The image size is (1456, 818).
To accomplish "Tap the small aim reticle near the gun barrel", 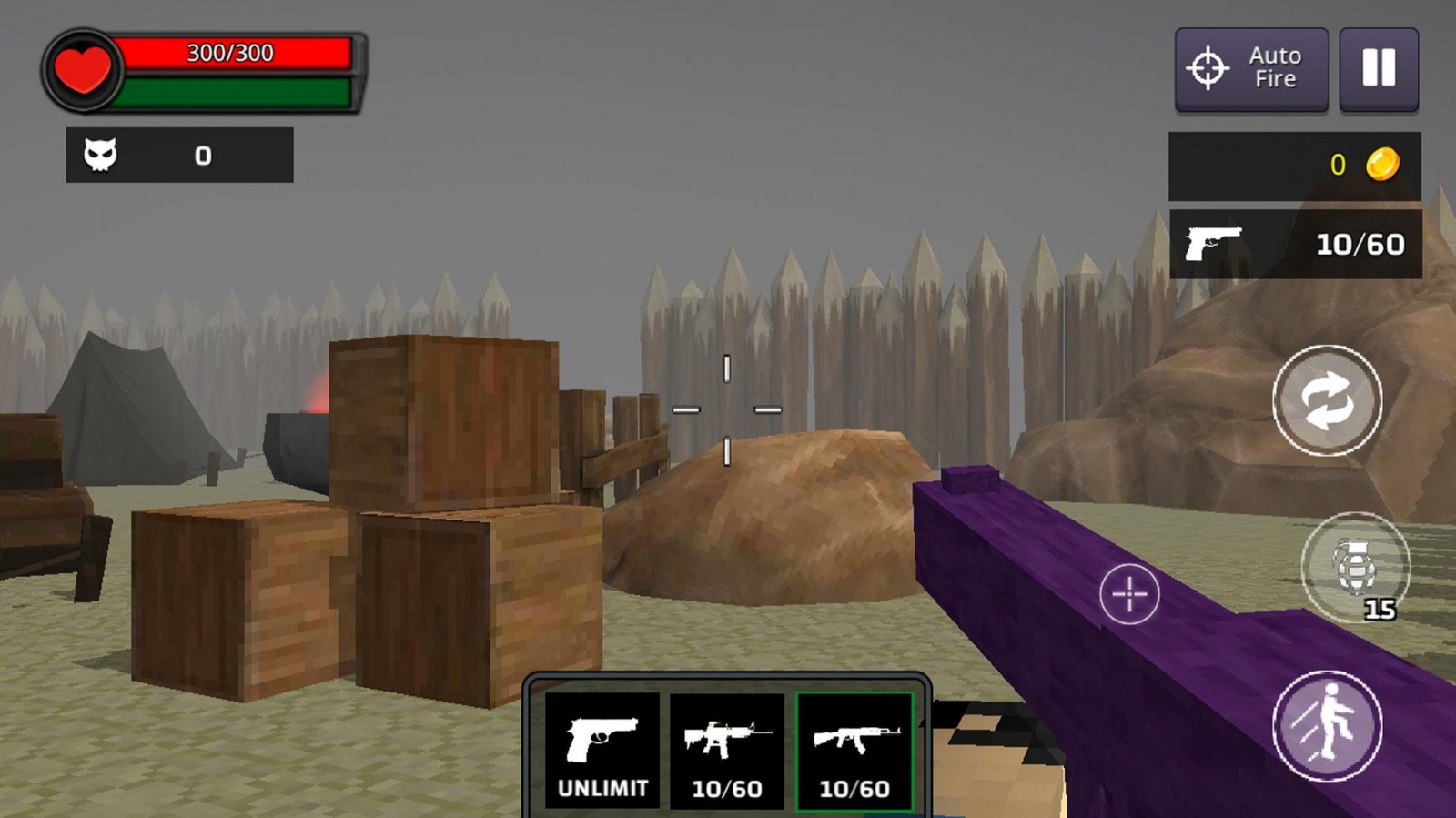I will 1128,596.
